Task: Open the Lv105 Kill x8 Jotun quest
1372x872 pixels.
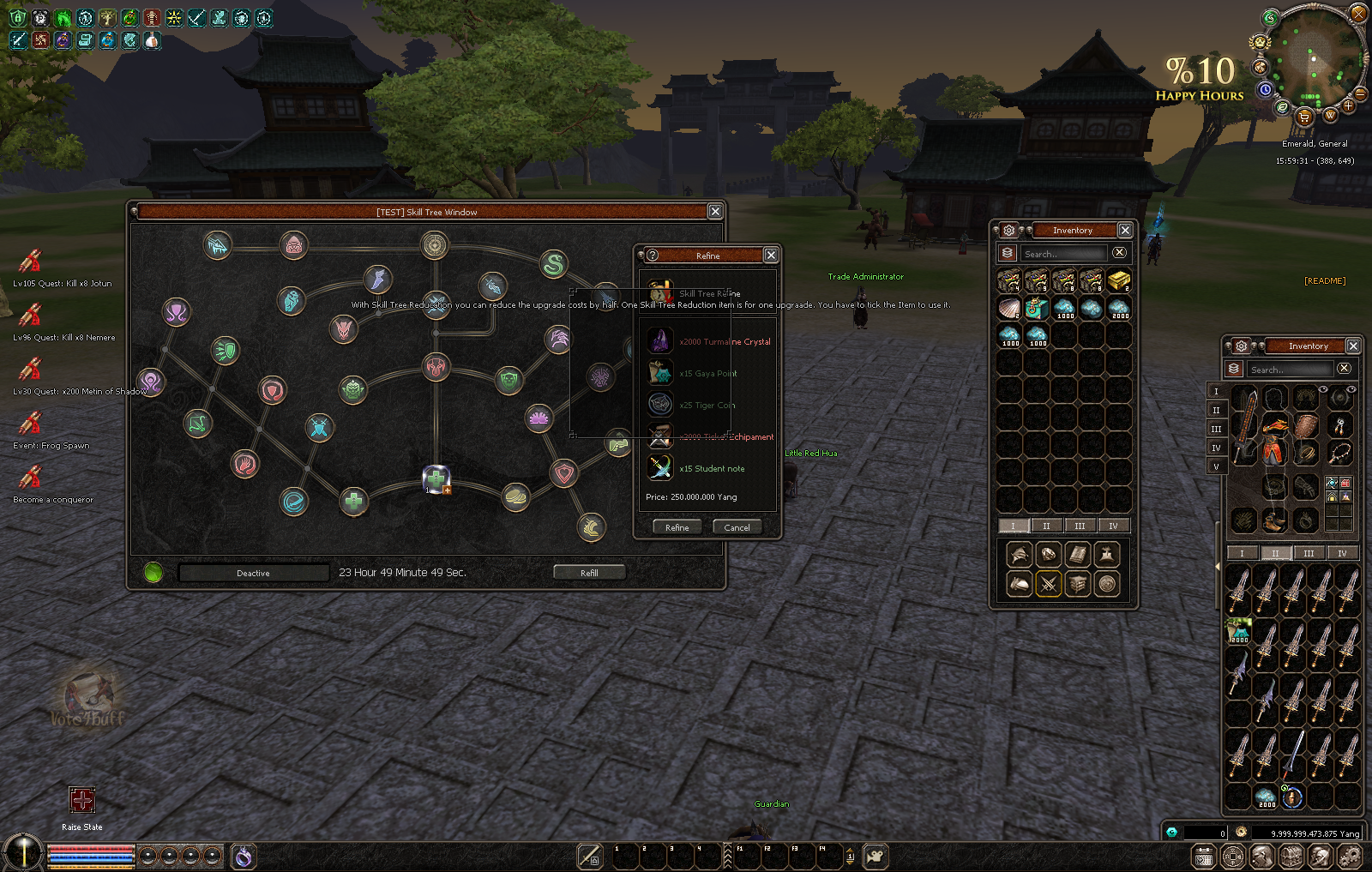Action: pyautogui.click(x=31, y=261)
